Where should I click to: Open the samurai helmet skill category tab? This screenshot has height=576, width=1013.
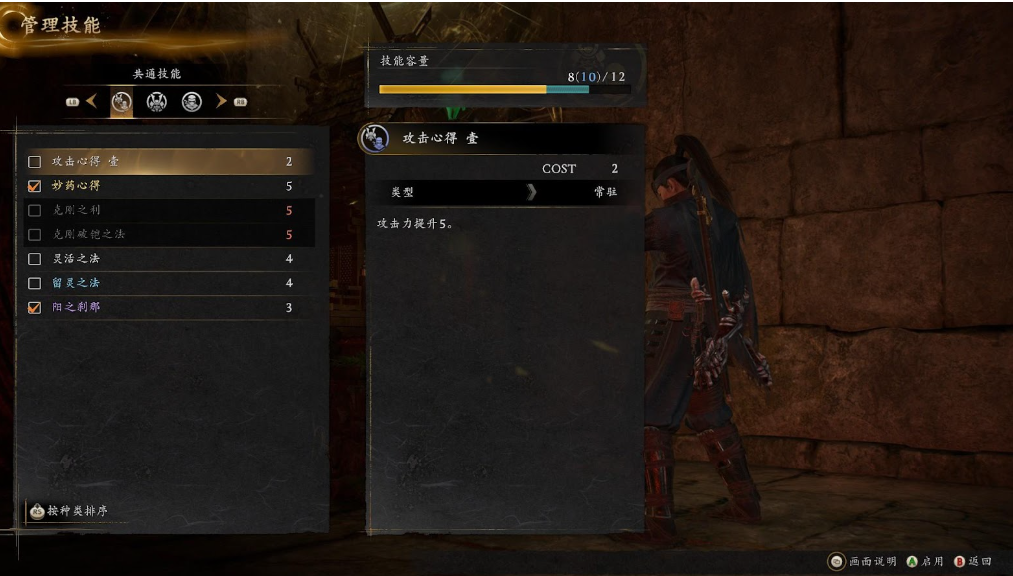point(157,101)
